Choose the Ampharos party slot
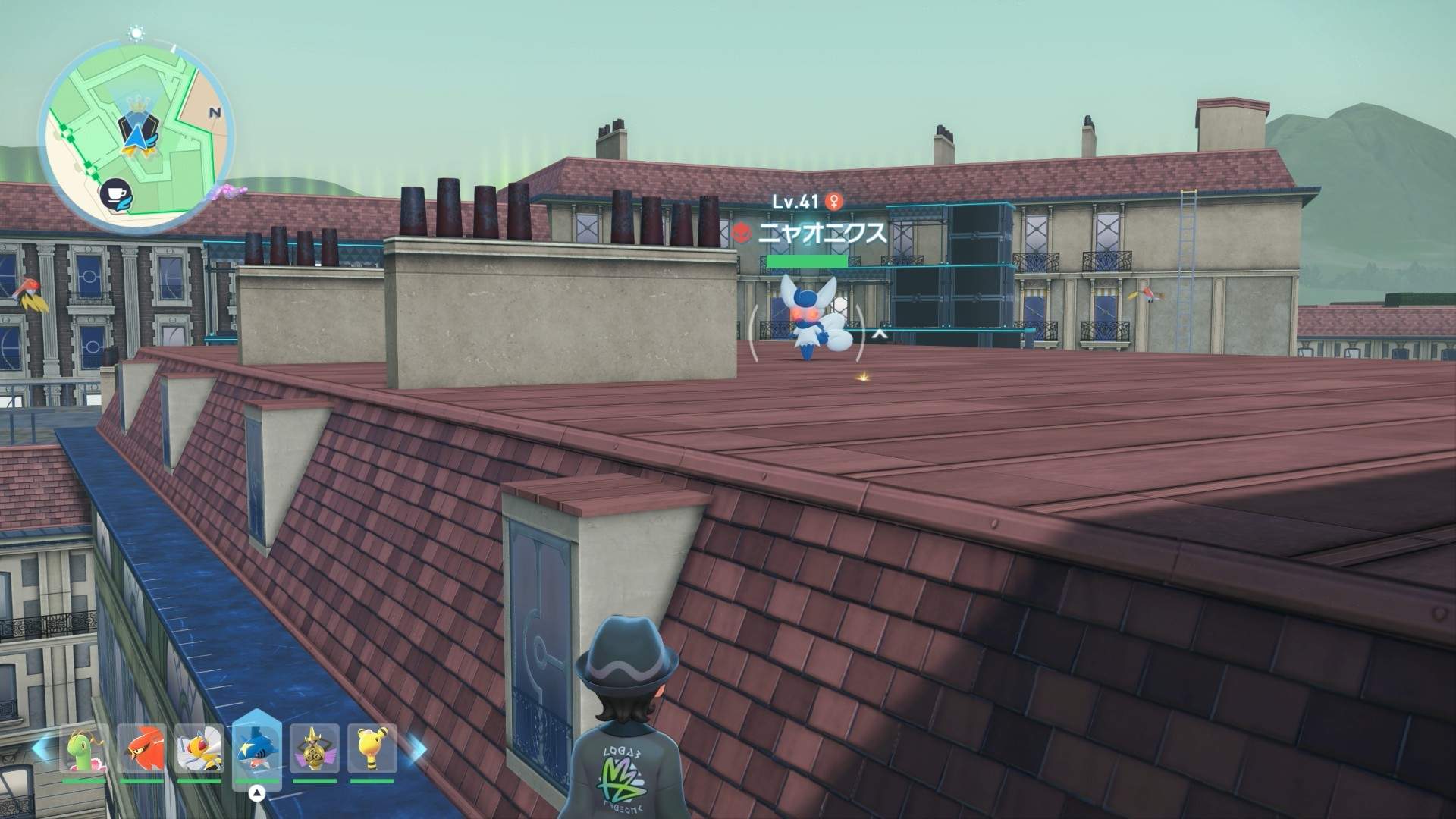1456x819 pixels. pos(372,751)
